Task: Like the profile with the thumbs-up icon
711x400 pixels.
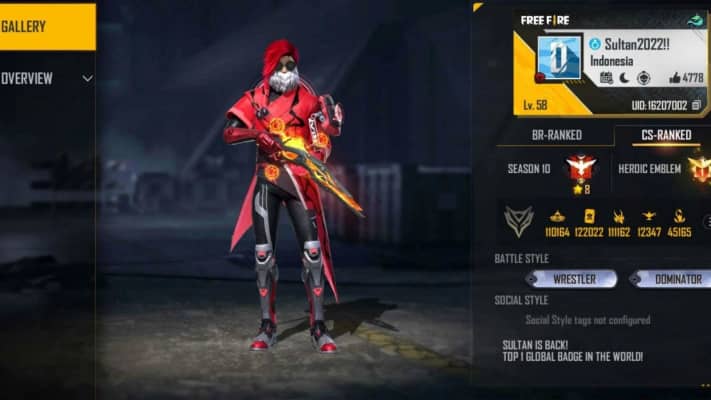Action: [676, 78]
